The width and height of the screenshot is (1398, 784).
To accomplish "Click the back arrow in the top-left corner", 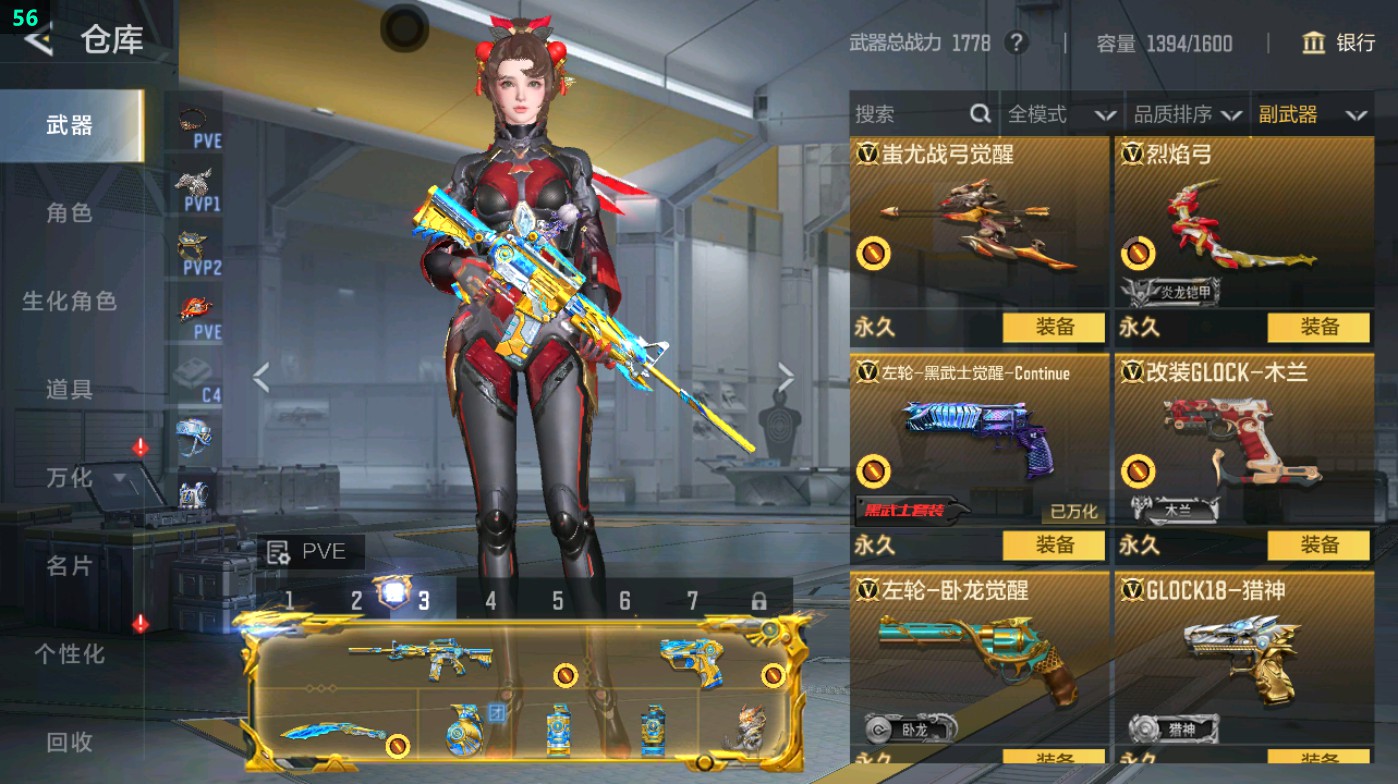I will pyautogui.click(x=37, y=42).
